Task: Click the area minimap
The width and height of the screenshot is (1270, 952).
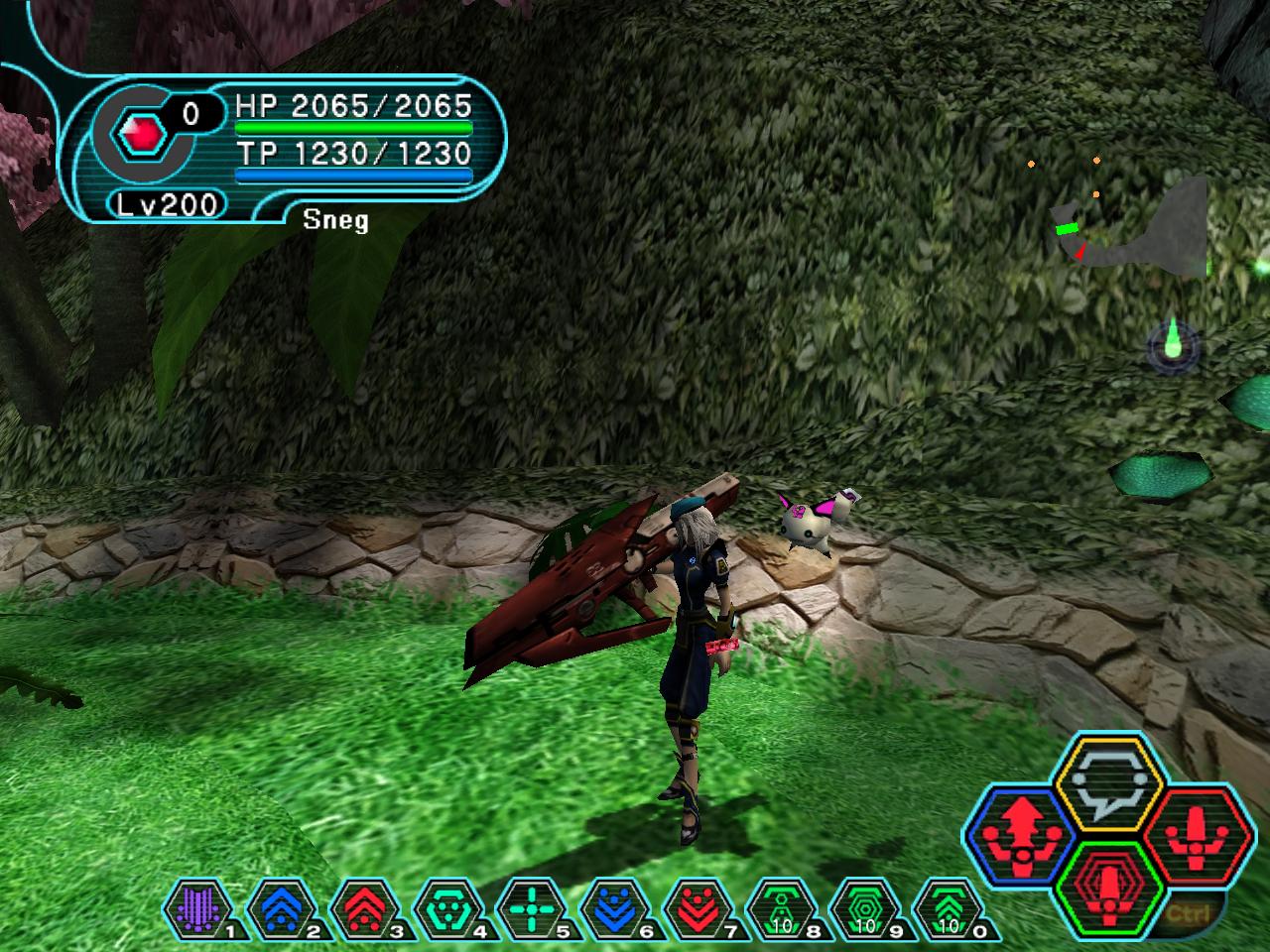Action: [1131, 223]
